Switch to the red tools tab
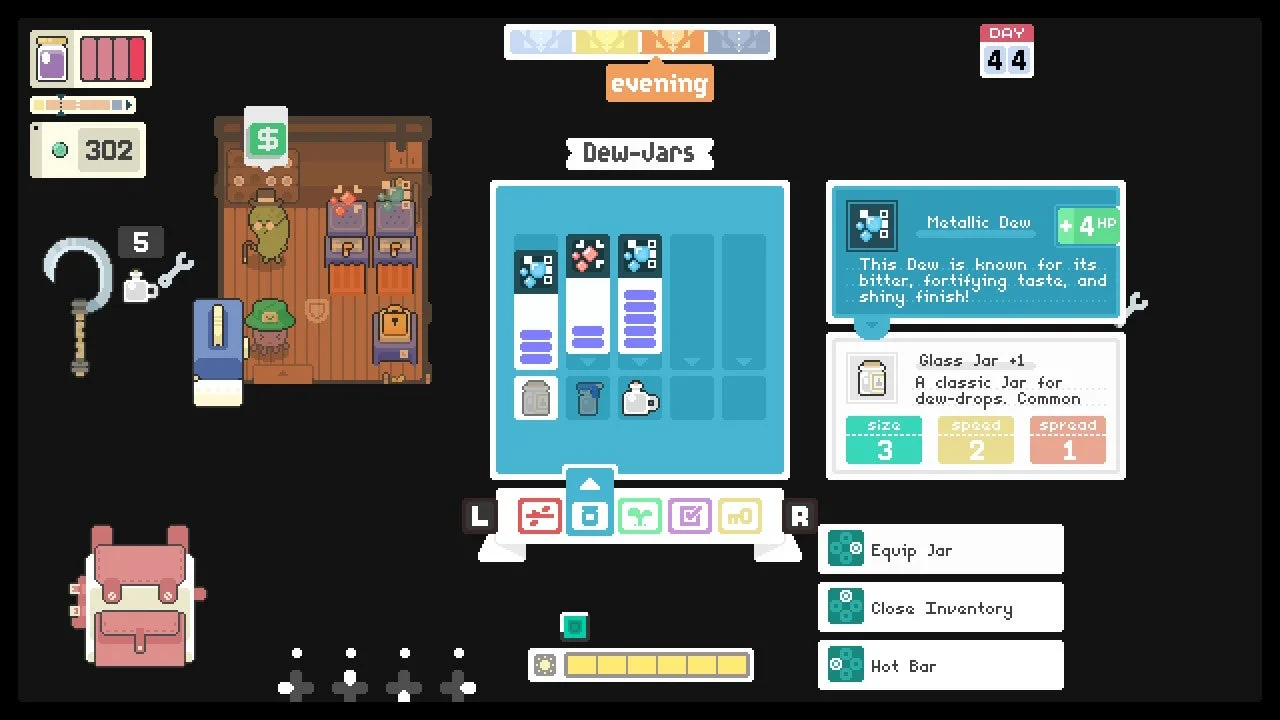The image size is (1280, 720). click(x=540, y=516)
